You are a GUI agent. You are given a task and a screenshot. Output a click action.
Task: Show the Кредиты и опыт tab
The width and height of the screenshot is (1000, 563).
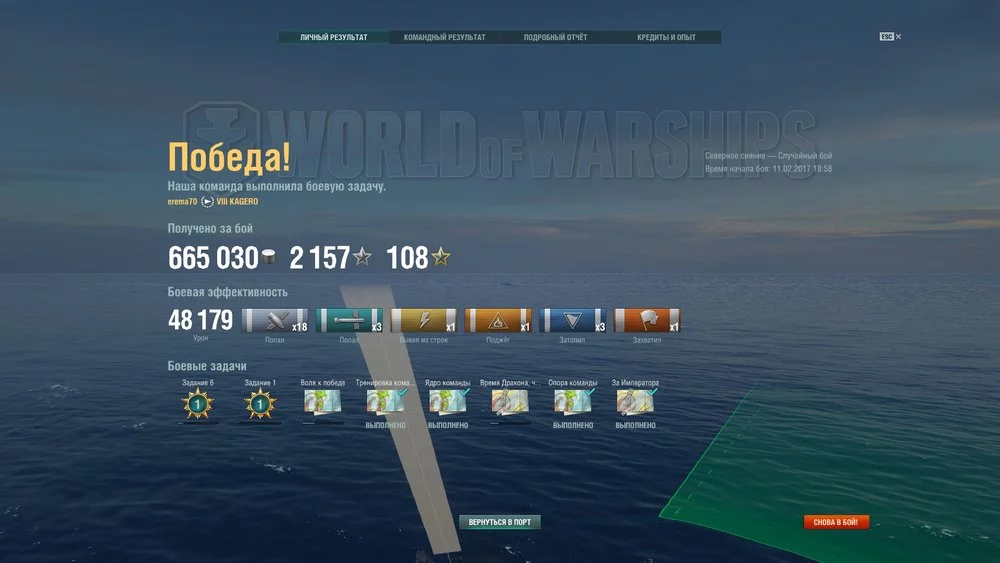[x=666, y=37]
